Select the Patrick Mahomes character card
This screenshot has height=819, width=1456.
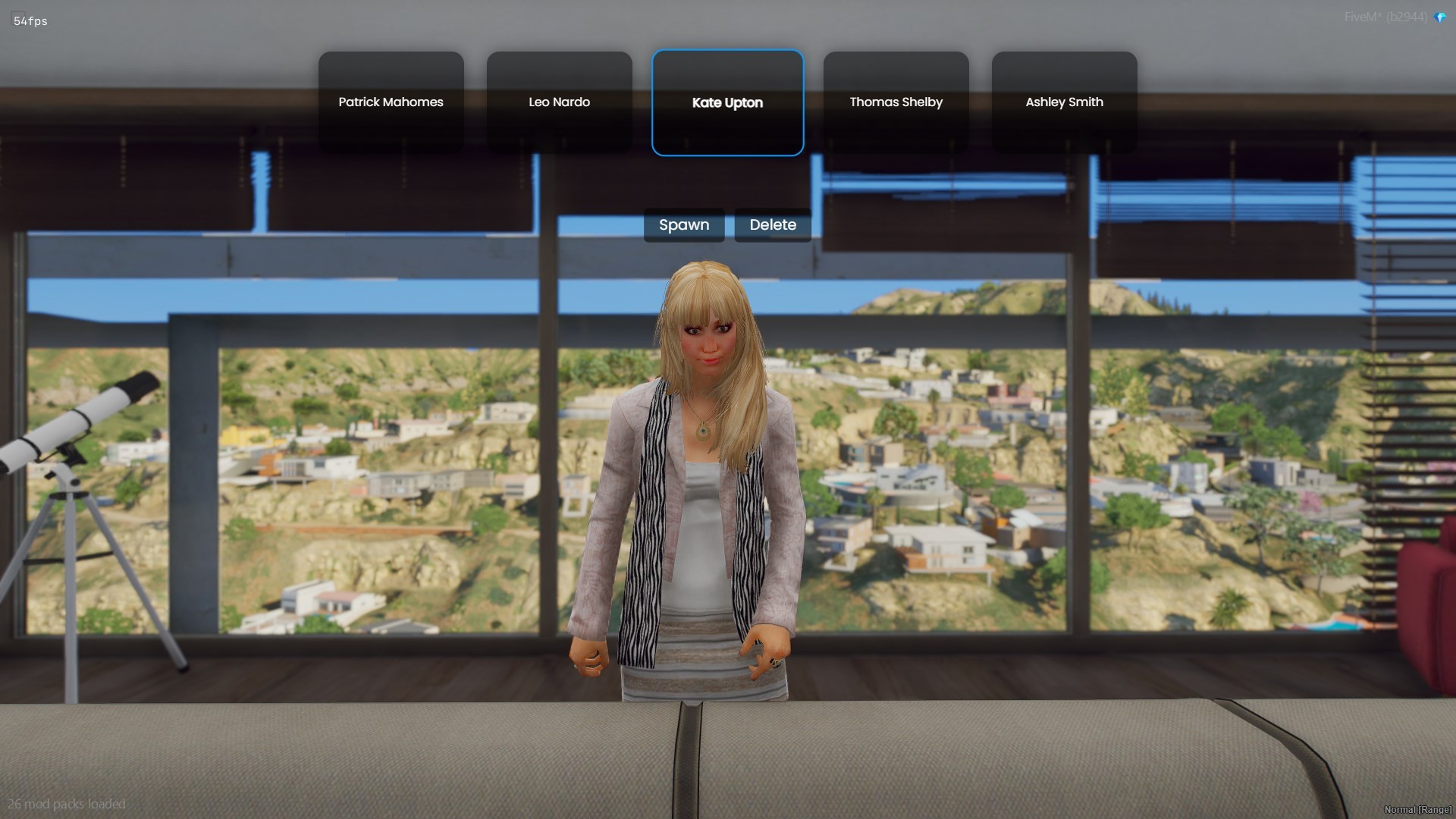pos(391,102)
